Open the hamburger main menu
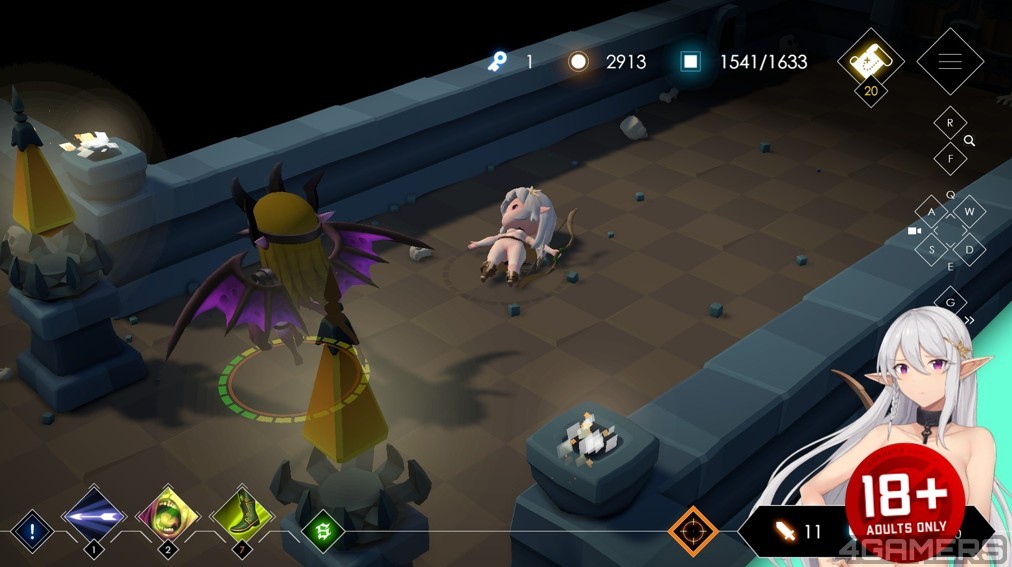The height and width of the screenshot is (567, 1012). point(949,61)
